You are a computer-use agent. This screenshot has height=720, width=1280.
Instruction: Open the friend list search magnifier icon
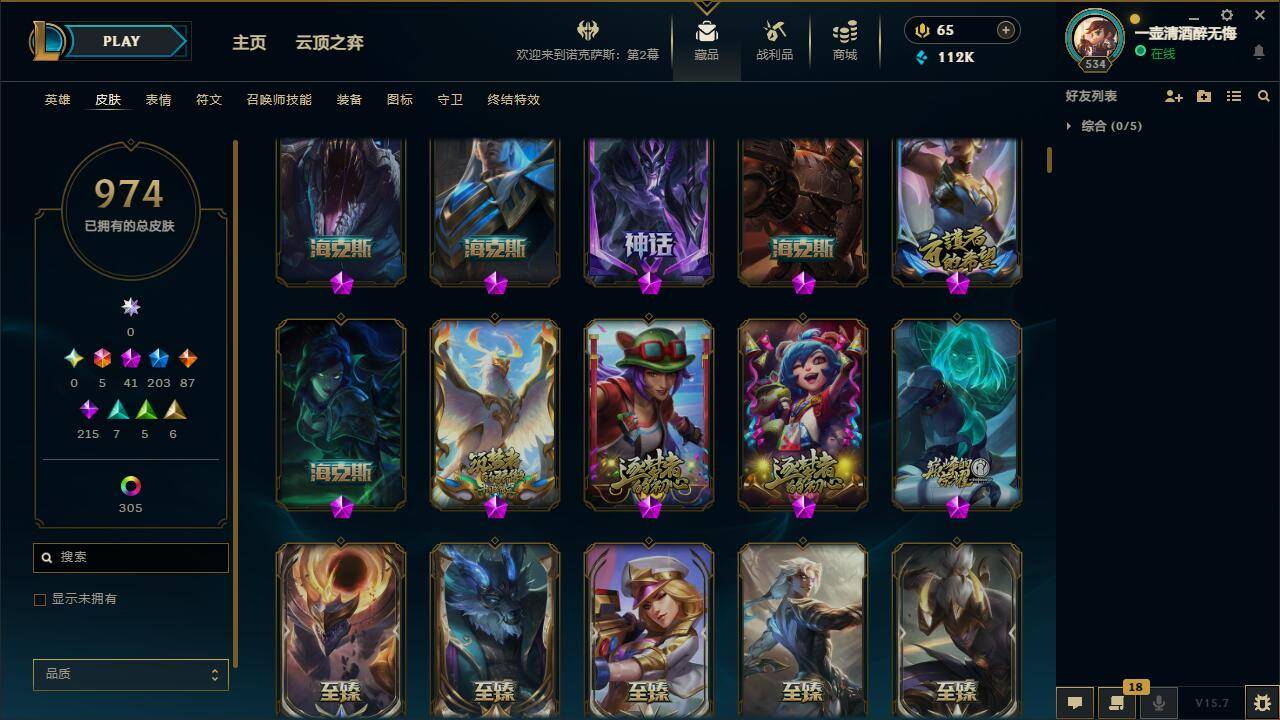(1264, 95)
